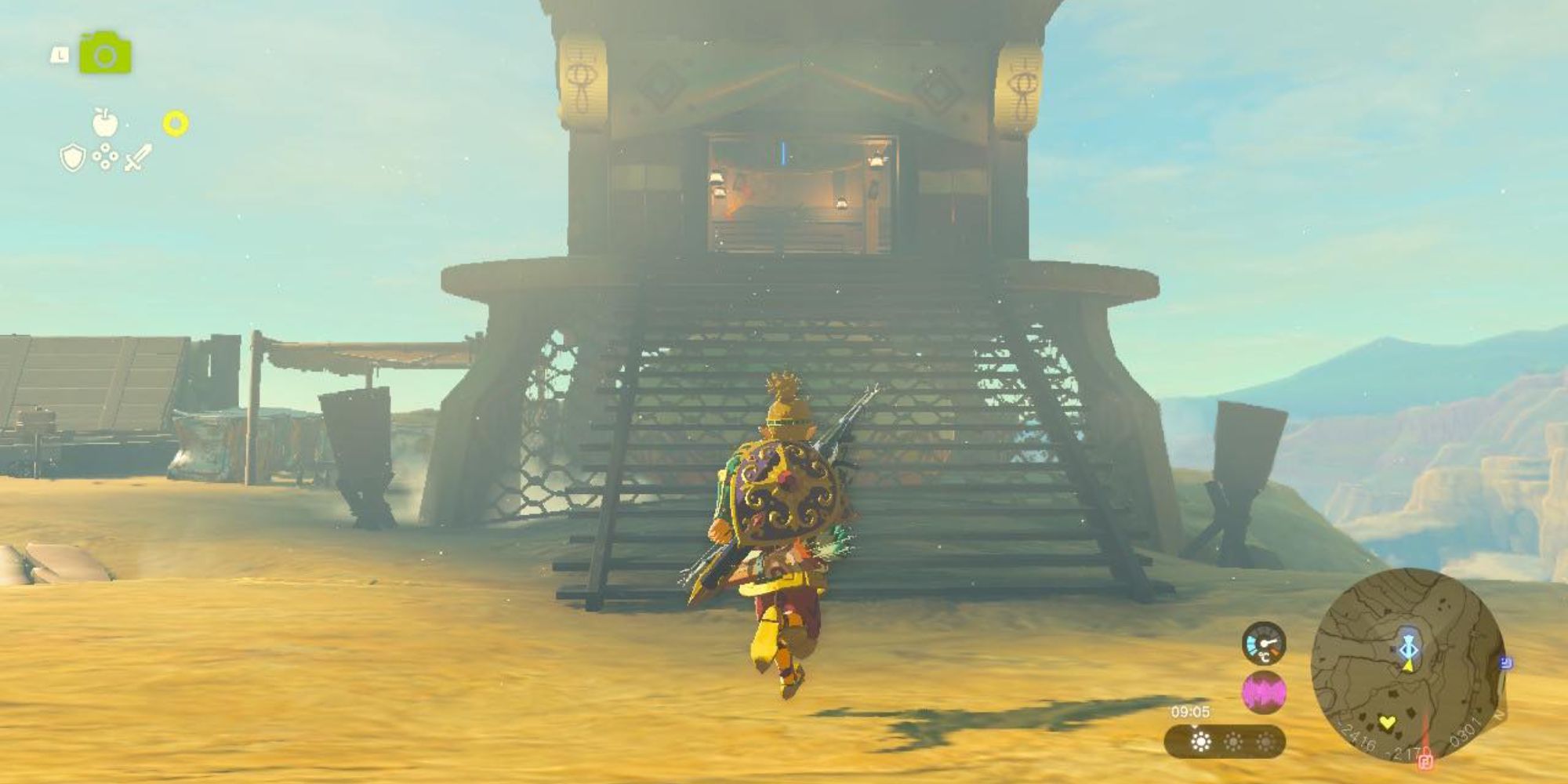The height and width of the screenshot is (784, 1568).
Task: Toggle the first sun weather forecast icon
Action: point(1201,742)
